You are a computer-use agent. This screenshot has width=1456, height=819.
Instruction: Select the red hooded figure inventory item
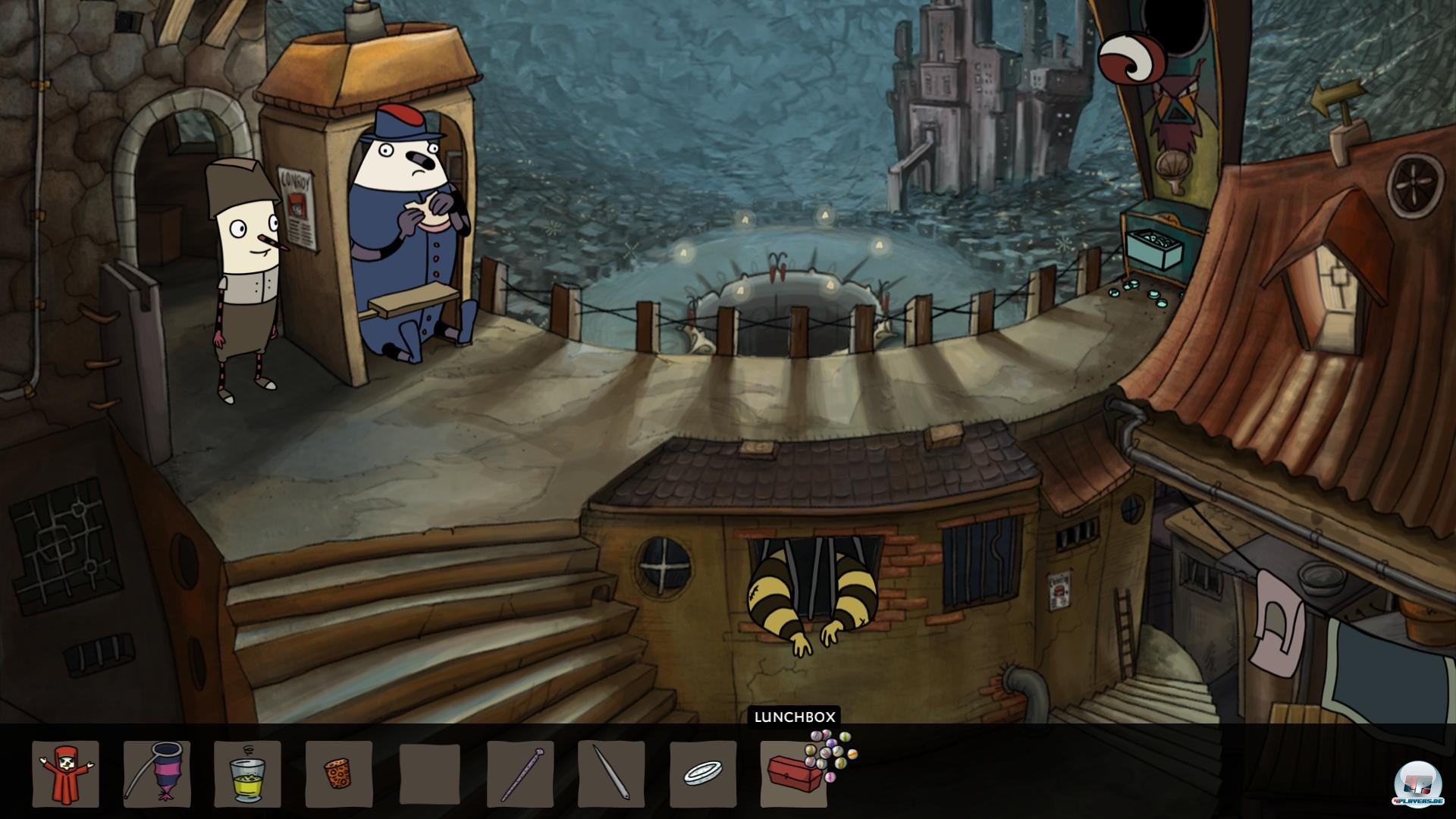(x=66, y=773)
